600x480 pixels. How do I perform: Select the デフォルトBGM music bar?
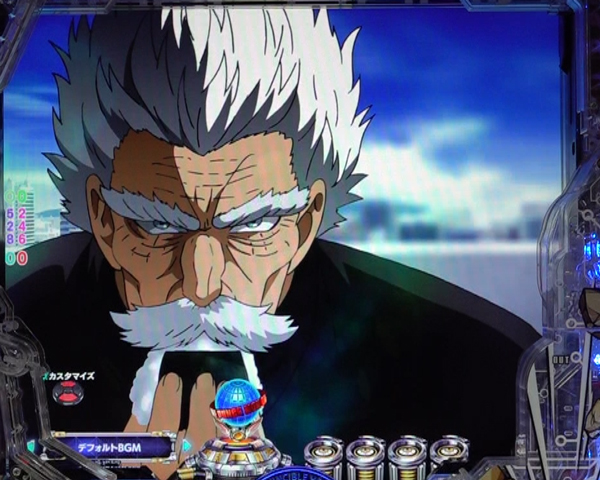110,446
